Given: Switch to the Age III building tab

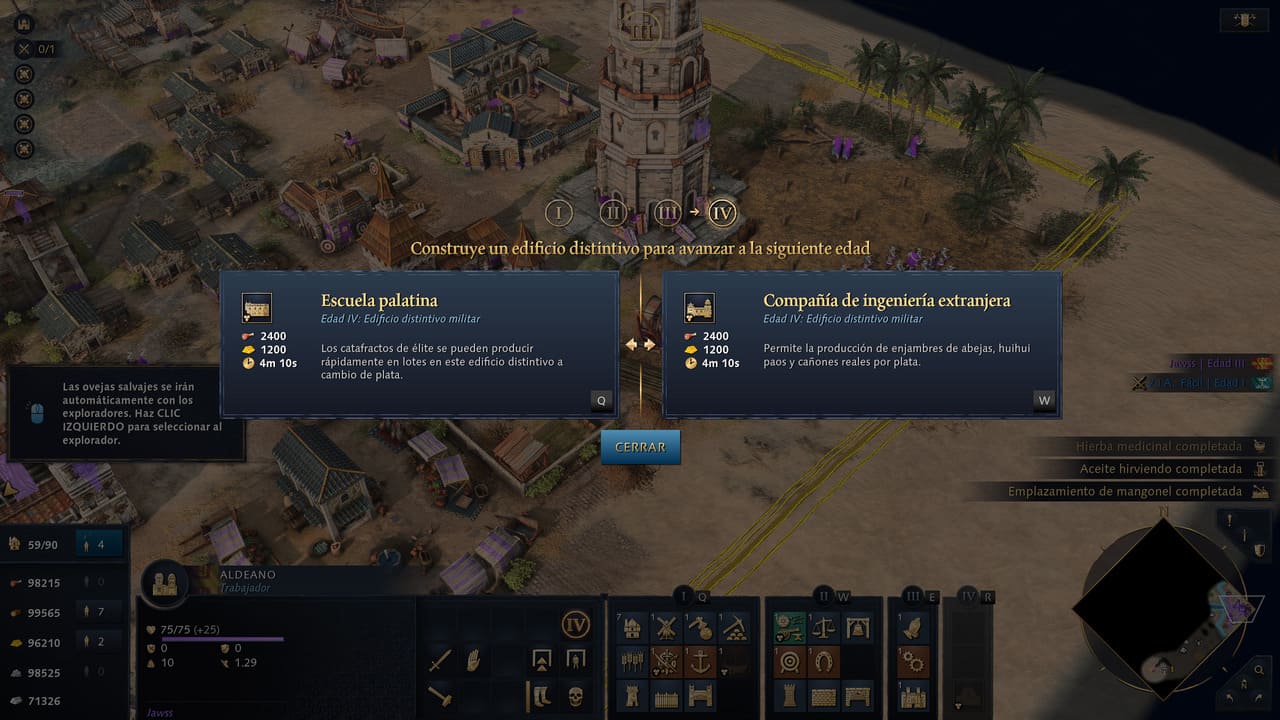Looking at the screenshot, I should (x=912, y=596).
